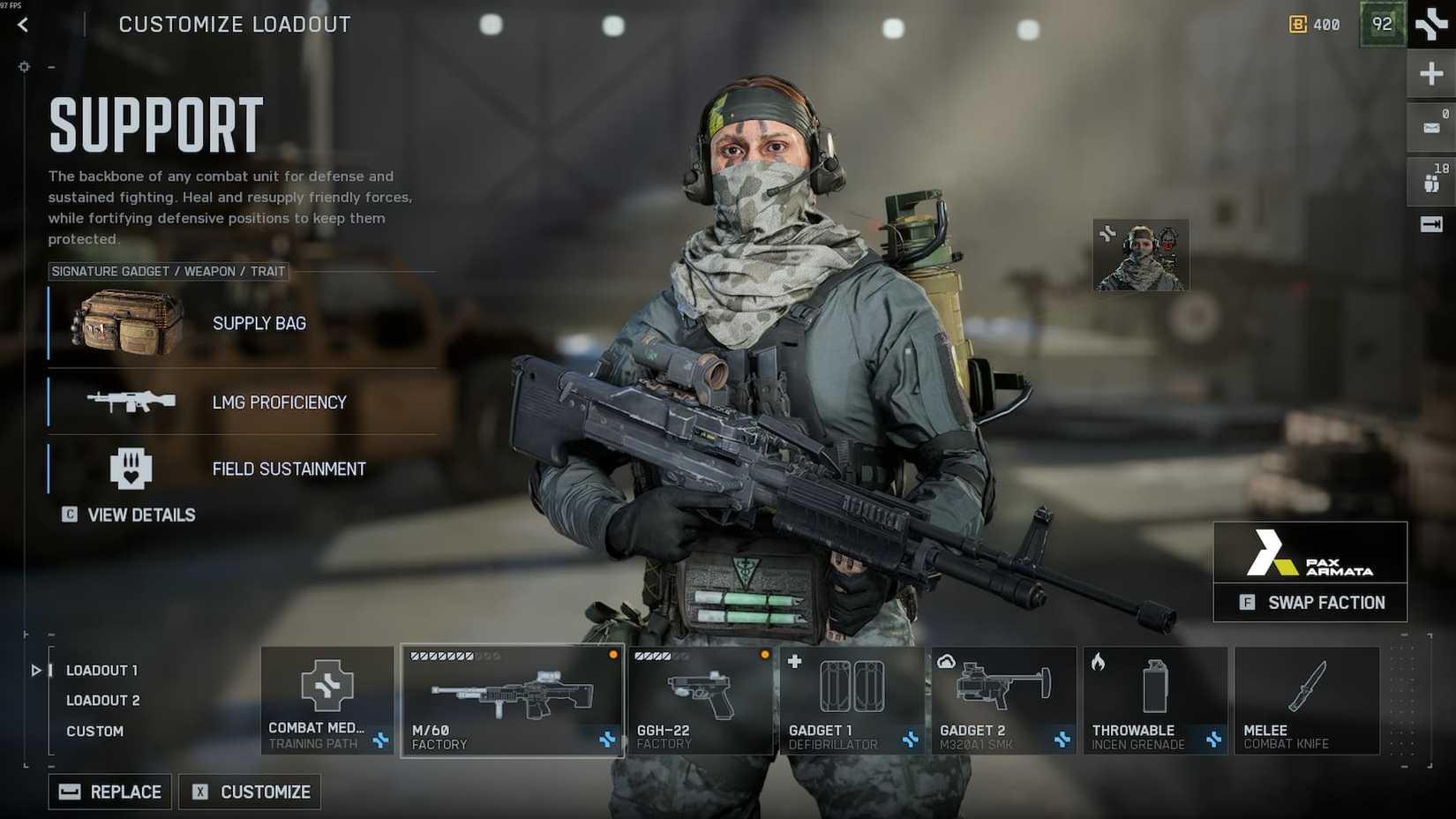The height and width of the screenshot is (819, 1456).
Task: Open the messages envelope icon showing 0
Action: 1430,126
